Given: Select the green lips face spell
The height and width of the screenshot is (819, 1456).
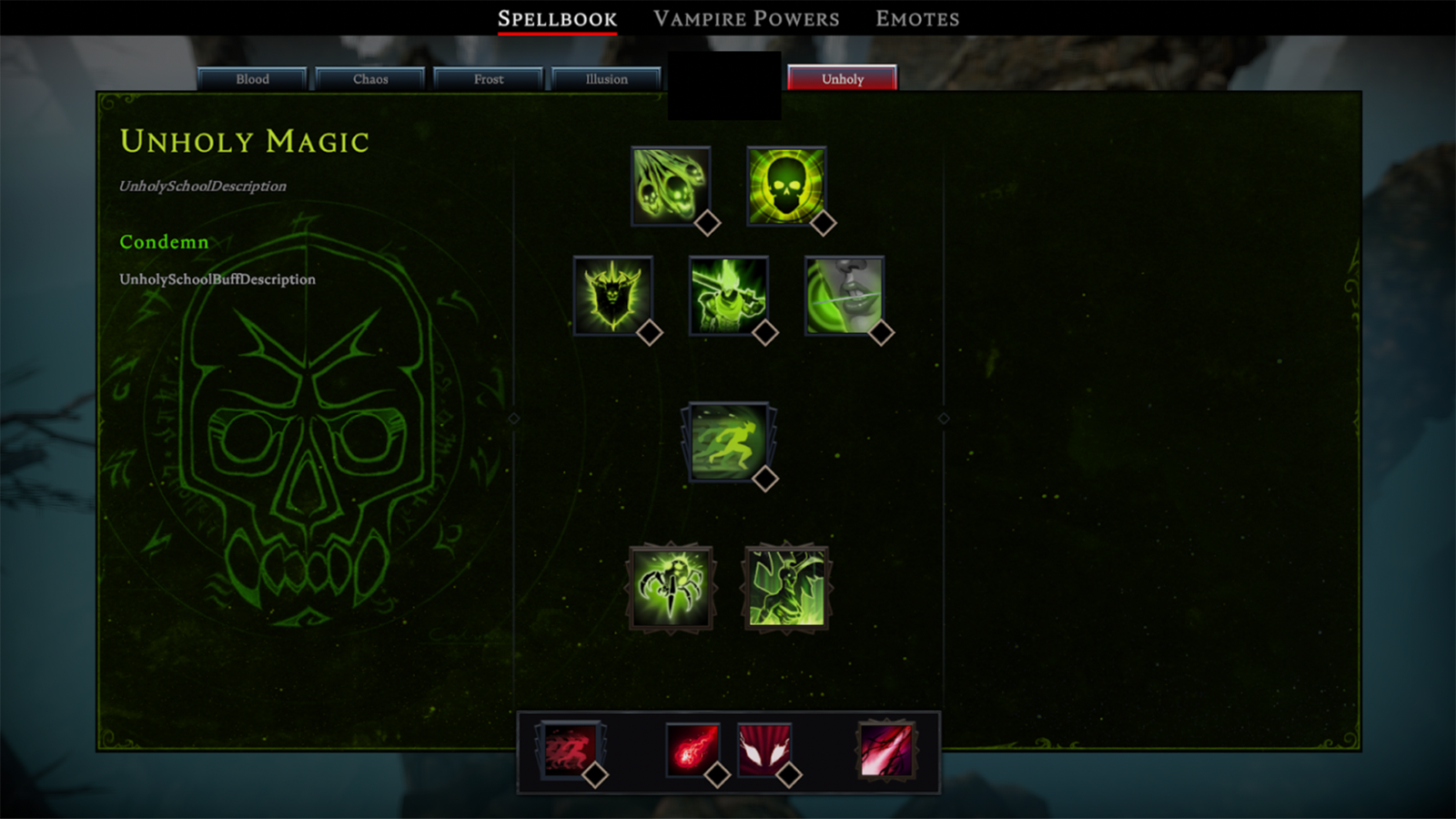Looking at the screenshot, I should pyautogui.click(x=844, y=296).
